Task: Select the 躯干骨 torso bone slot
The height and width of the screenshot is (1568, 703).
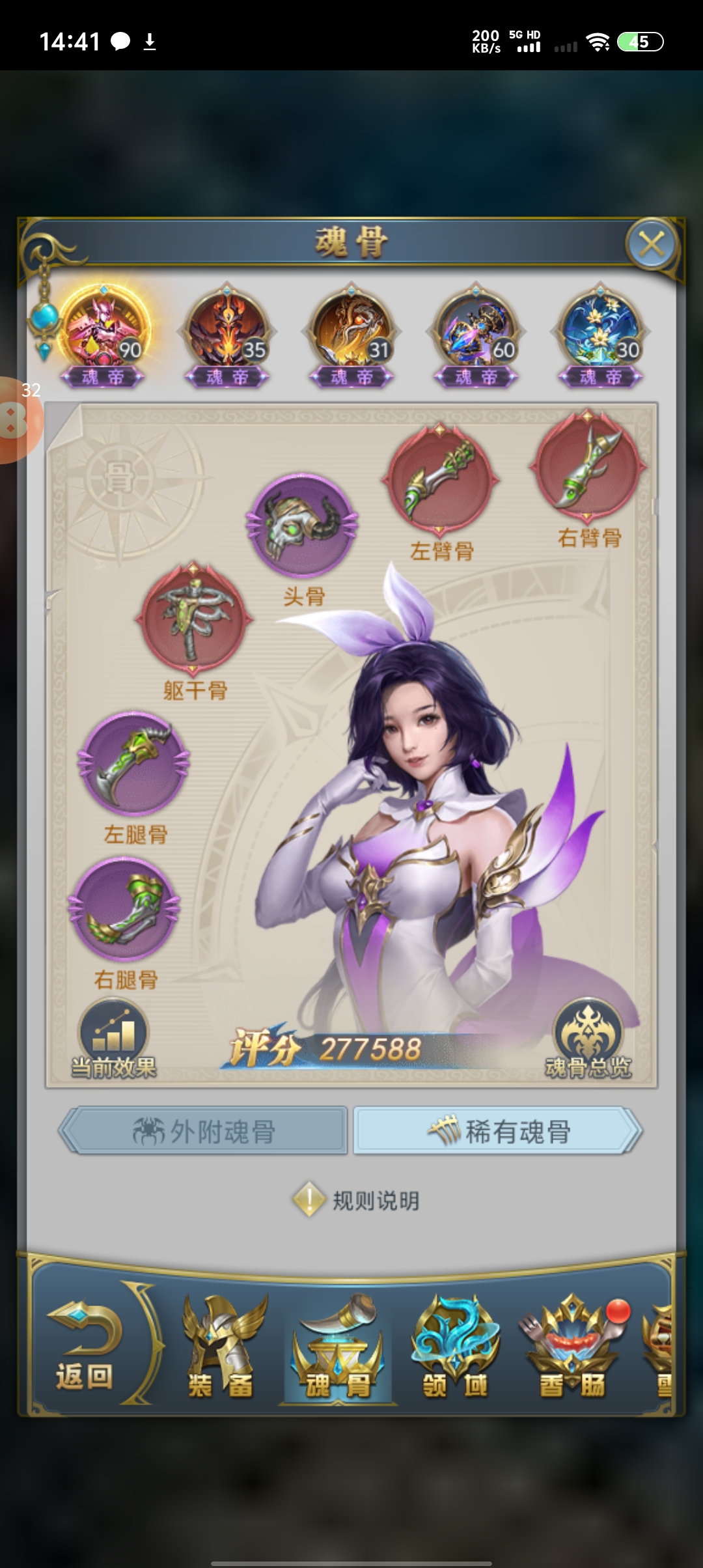Action: click(194, 617)
